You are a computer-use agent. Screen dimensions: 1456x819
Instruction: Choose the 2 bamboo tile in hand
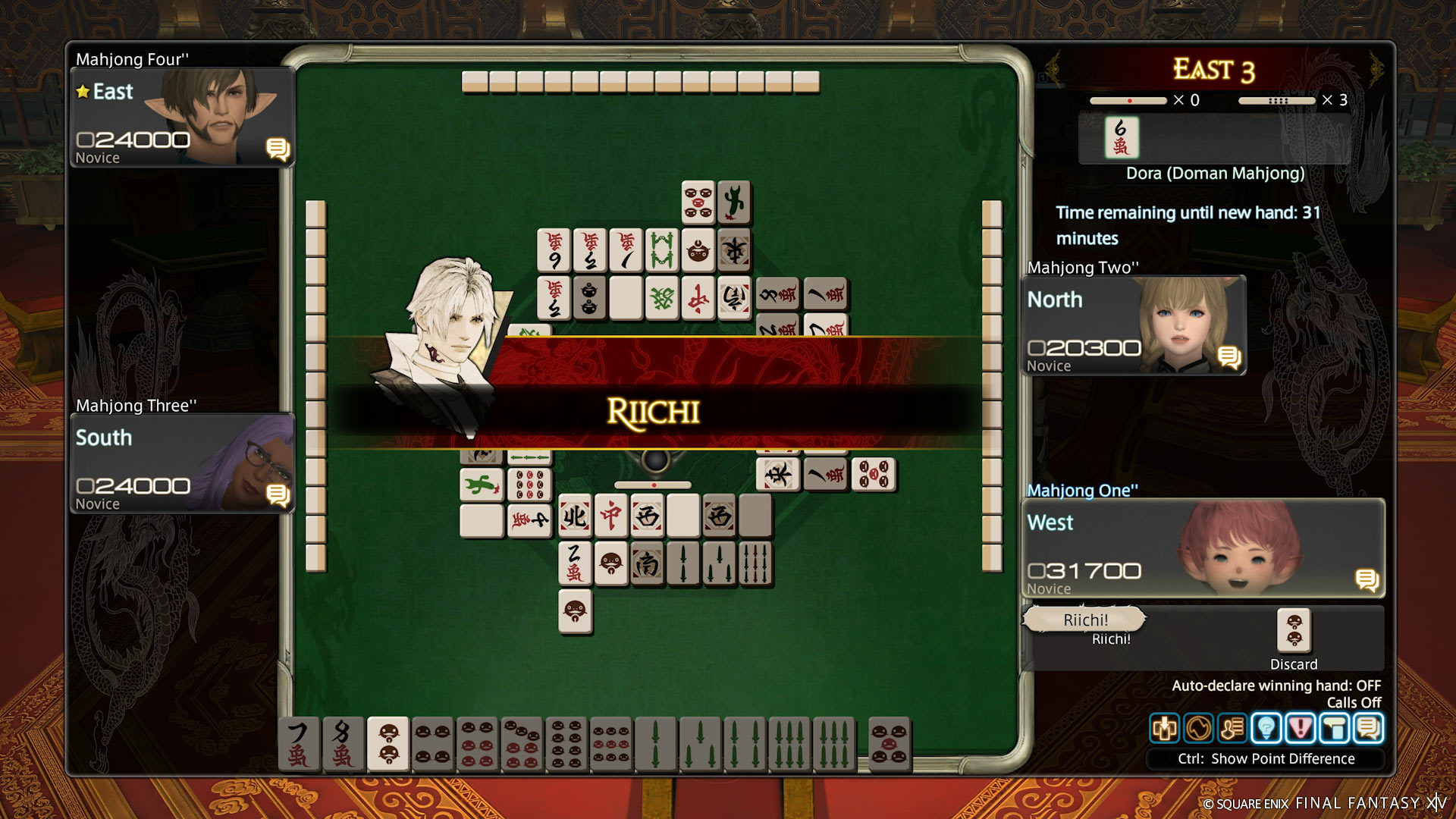pos(655,745)
